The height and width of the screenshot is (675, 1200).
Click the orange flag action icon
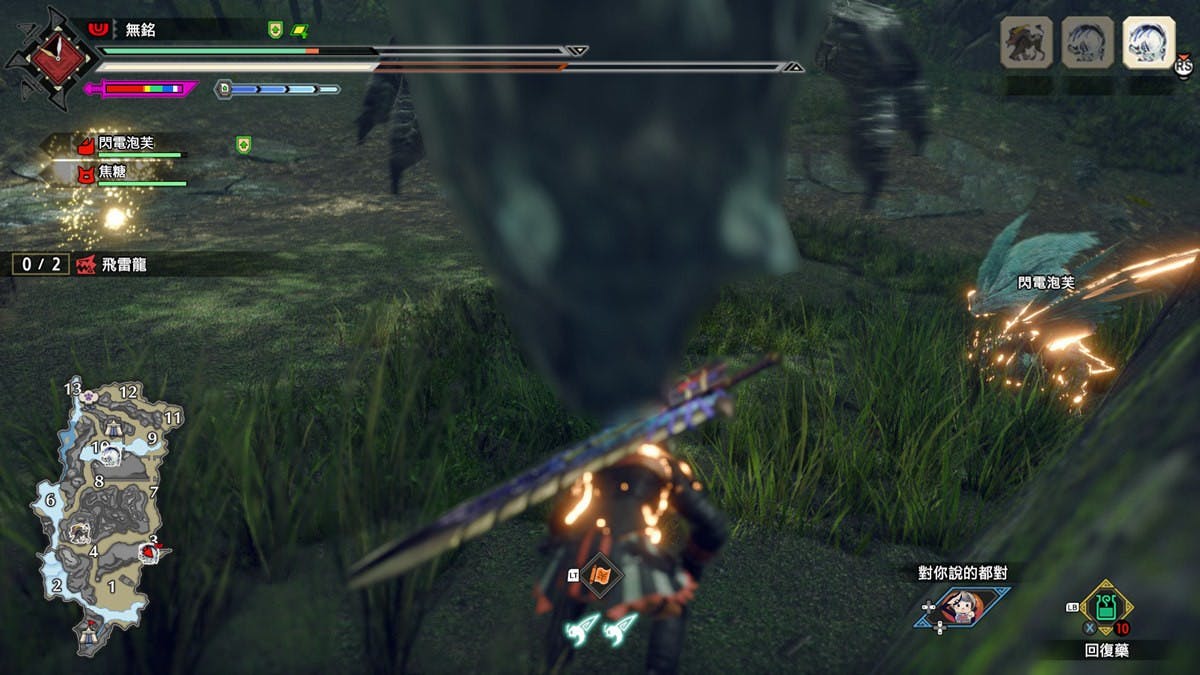[601, 575]
